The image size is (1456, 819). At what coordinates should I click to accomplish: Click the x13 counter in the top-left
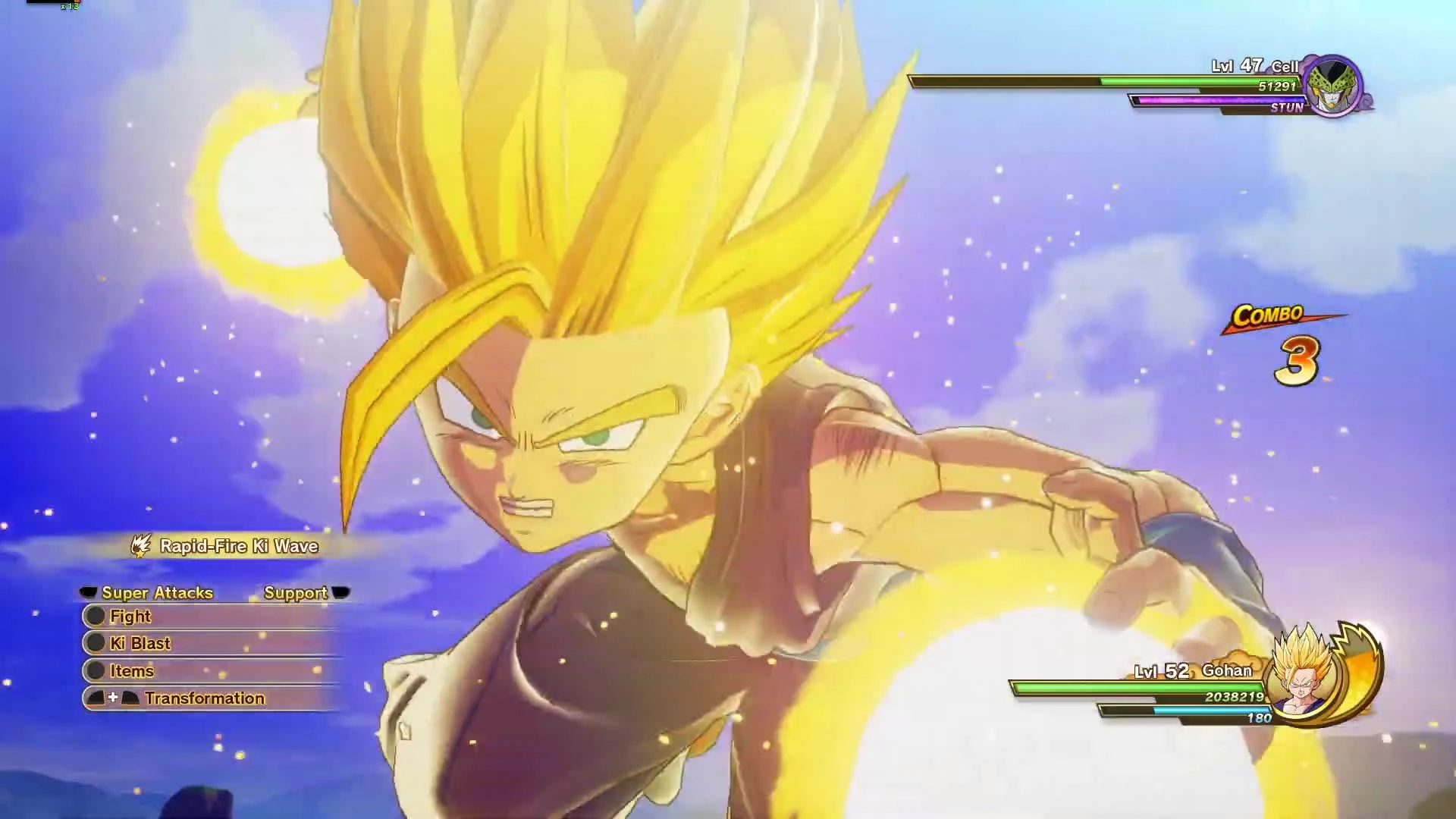(x=71, y=9)
